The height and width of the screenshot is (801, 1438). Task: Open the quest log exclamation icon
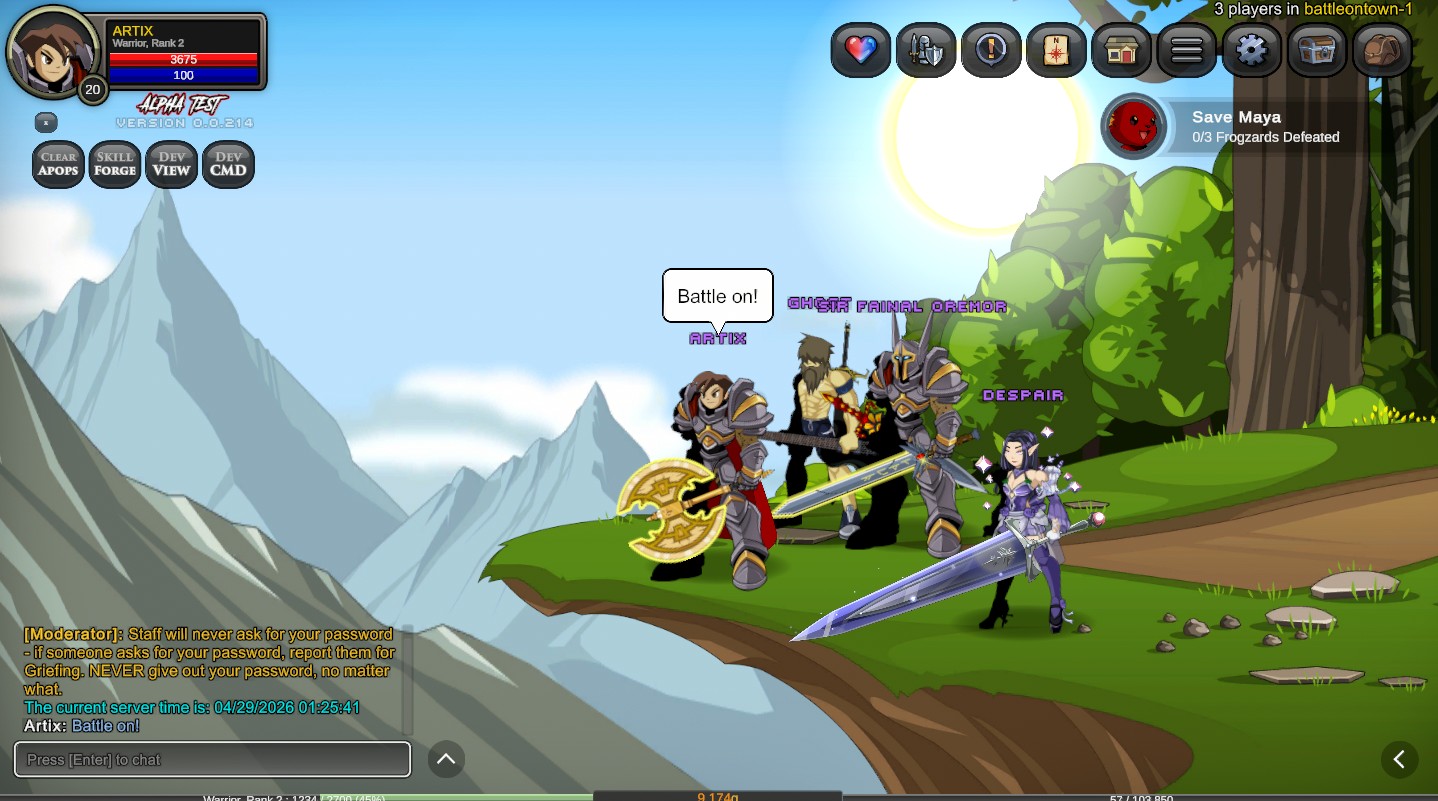click(x=991, y=50)
